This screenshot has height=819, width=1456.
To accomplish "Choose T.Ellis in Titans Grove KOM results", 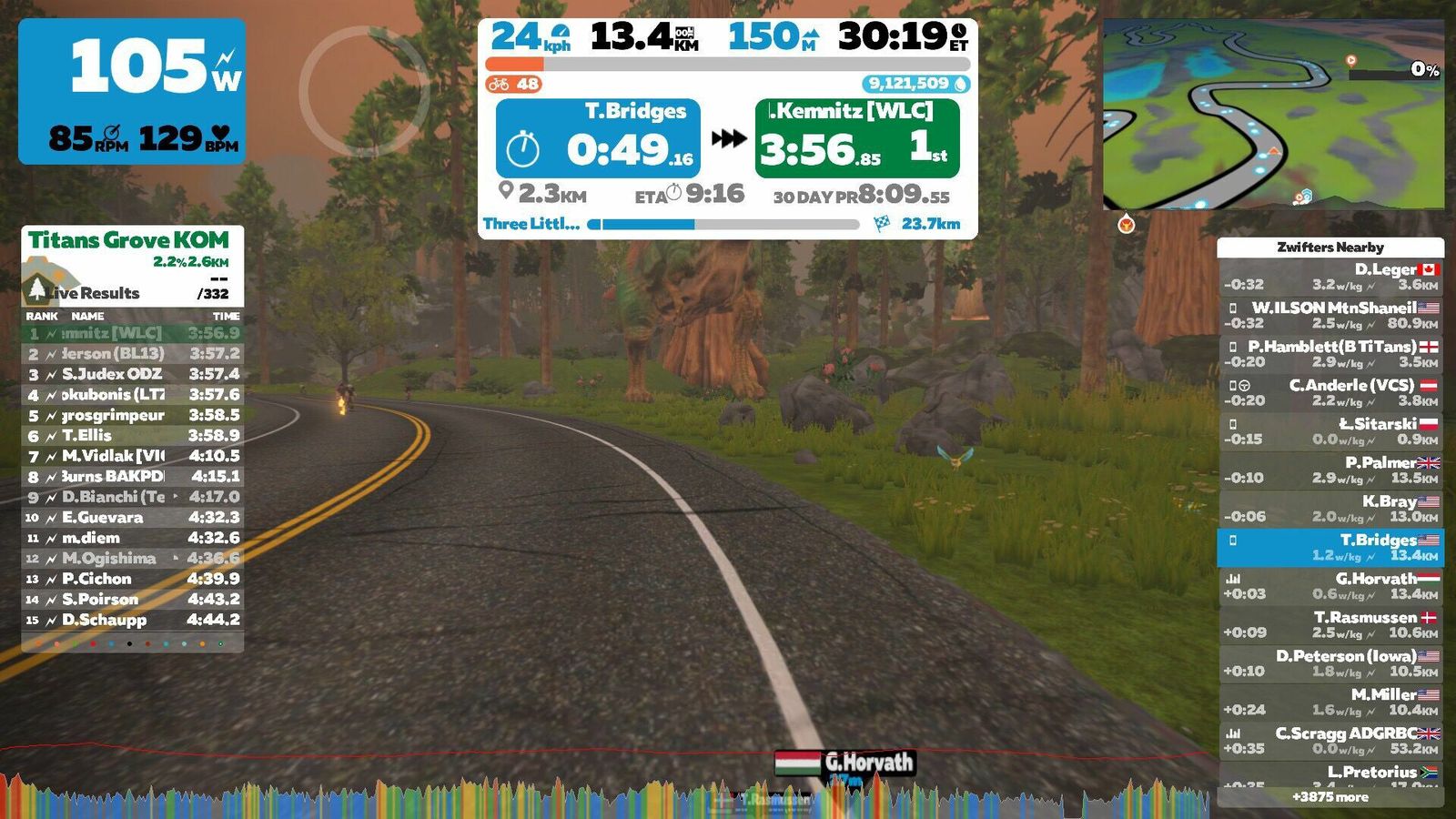I will 133,436.
